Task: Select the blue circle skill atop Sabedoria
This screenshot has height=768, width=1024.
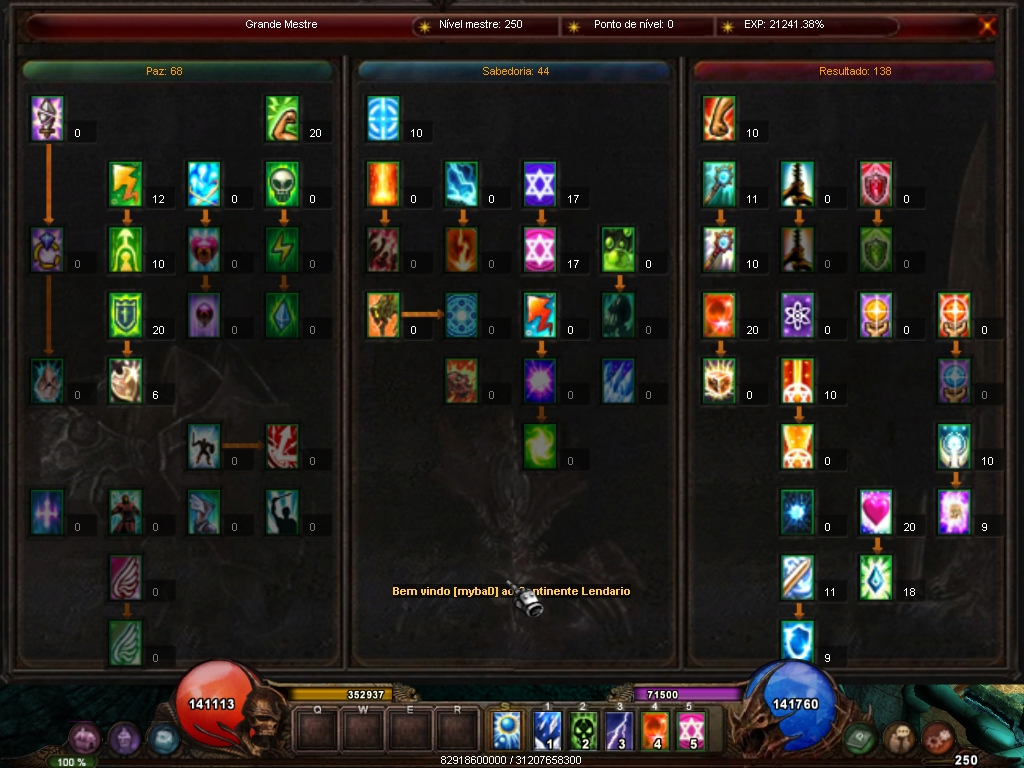Action: tap(383, 118)
